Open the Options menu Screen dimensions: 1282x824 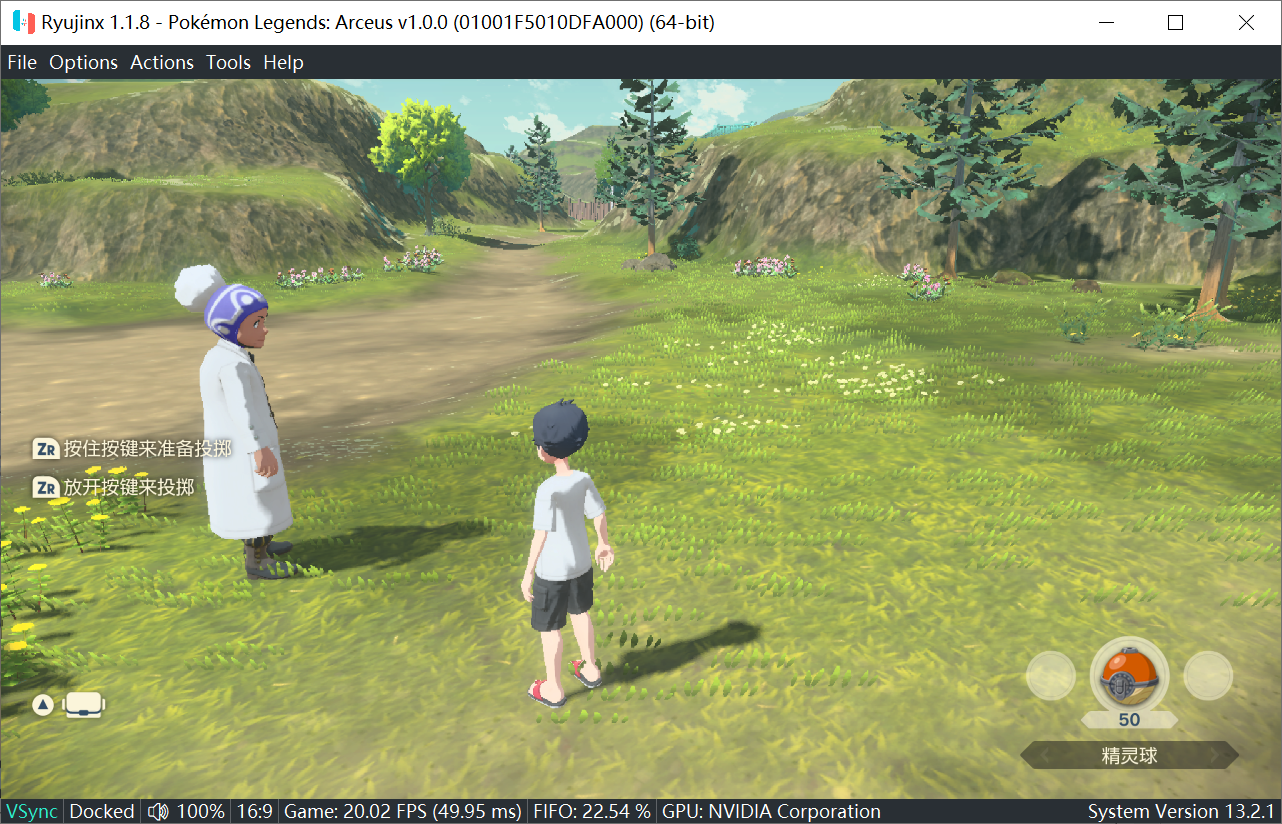(x=84, y=62)
